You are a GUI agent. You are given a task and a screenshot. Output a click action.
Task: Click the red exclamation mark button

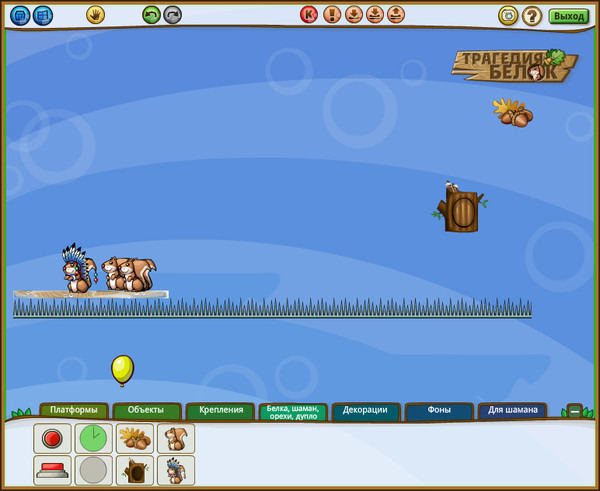coord(332,15)
